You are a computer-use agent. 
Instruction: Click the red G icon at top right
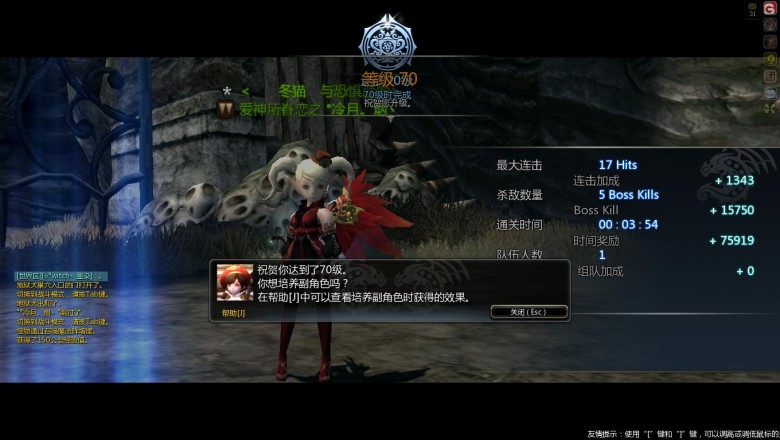click(770, 9)
